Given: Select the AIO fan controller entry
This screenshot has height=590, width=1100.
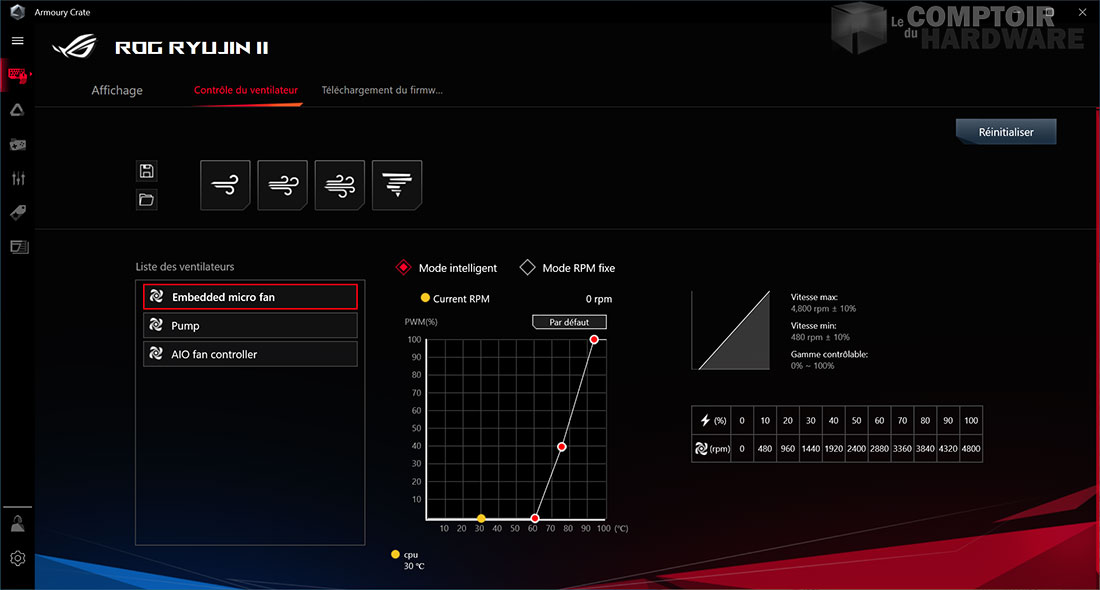Looking at the screenshot, I should 250,354.
